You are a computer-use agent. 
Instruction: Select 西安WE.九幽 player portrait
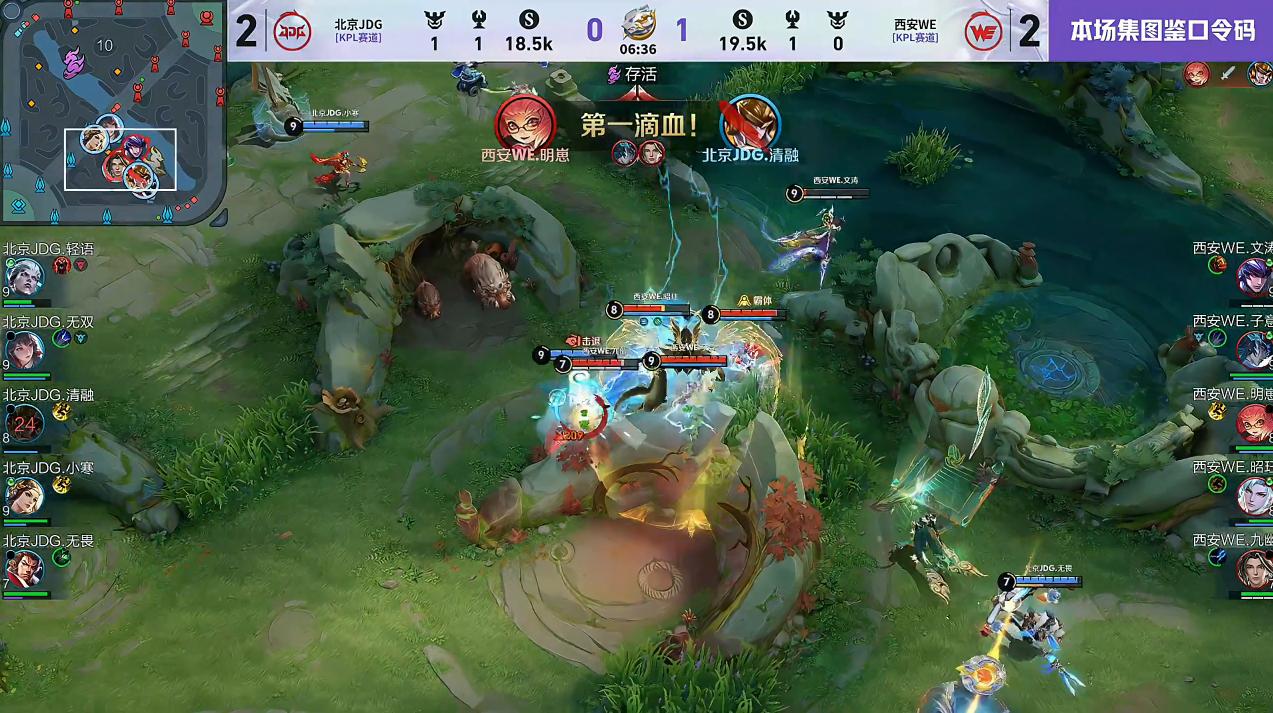point(1253,569)
